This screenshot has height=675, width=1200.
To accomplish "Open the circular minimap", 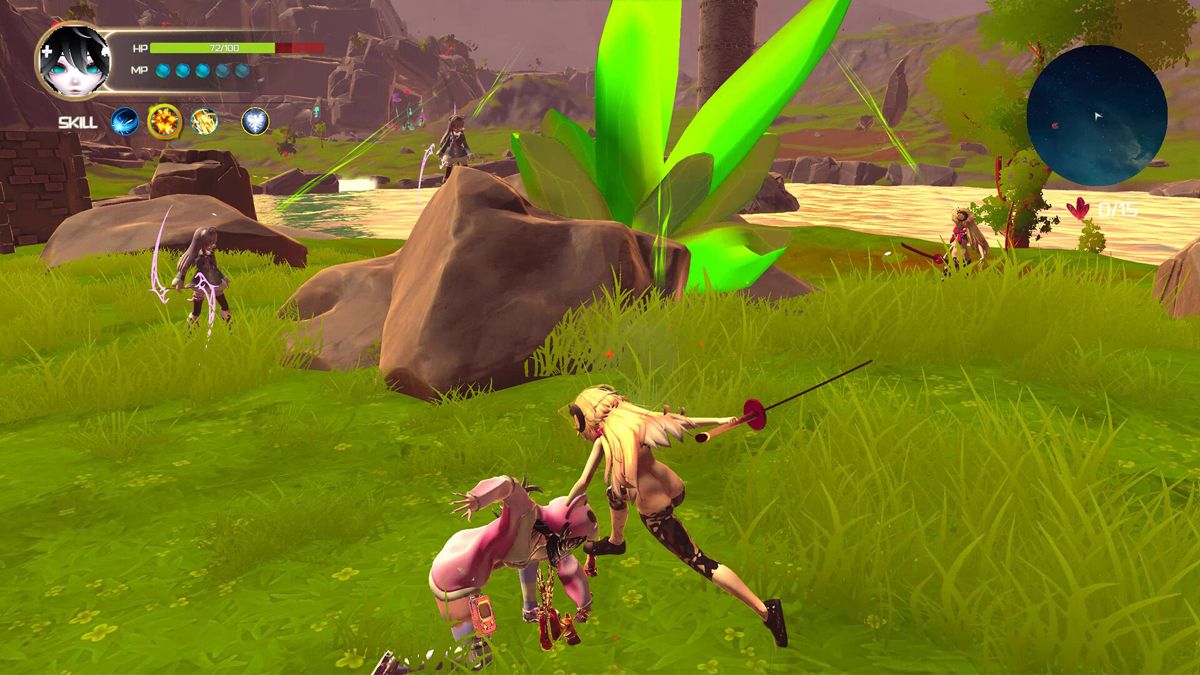I will [x=1097, y=114].
